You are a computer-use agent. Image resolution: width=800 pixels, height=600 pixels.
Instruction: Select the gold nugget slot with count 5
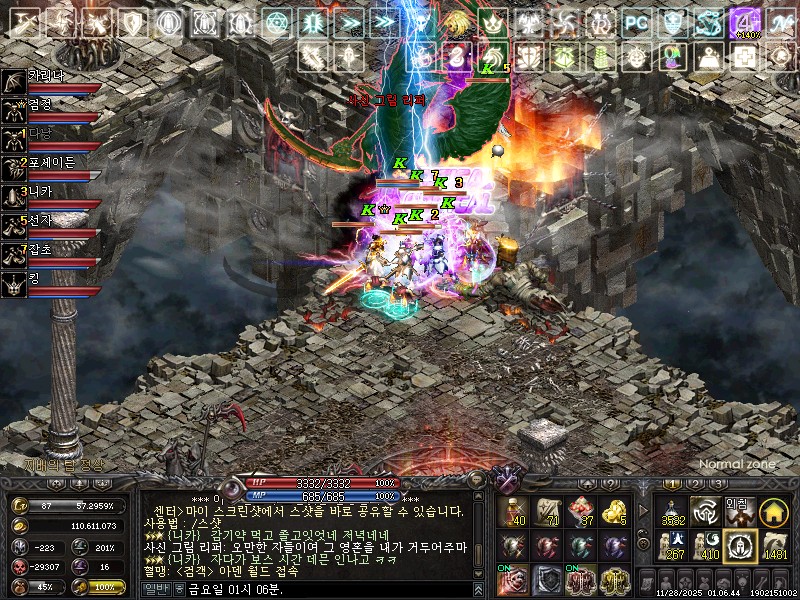[615, 511]
